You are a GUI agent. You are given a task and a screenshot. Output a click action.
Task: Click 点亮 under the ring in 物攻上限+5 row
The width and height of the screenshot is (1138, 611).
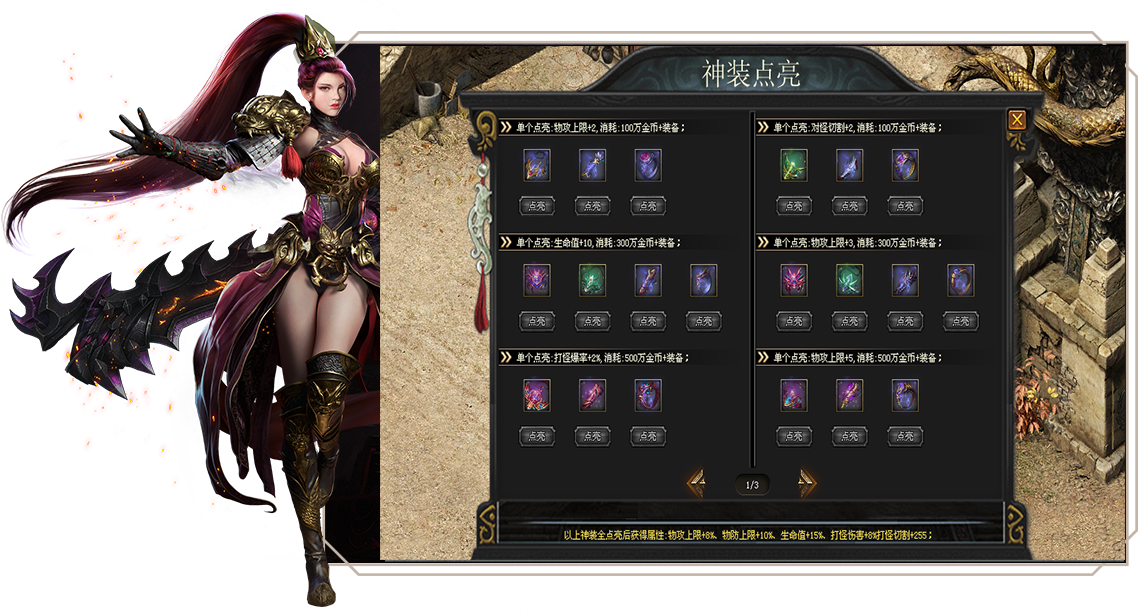[x=905, y=436]
